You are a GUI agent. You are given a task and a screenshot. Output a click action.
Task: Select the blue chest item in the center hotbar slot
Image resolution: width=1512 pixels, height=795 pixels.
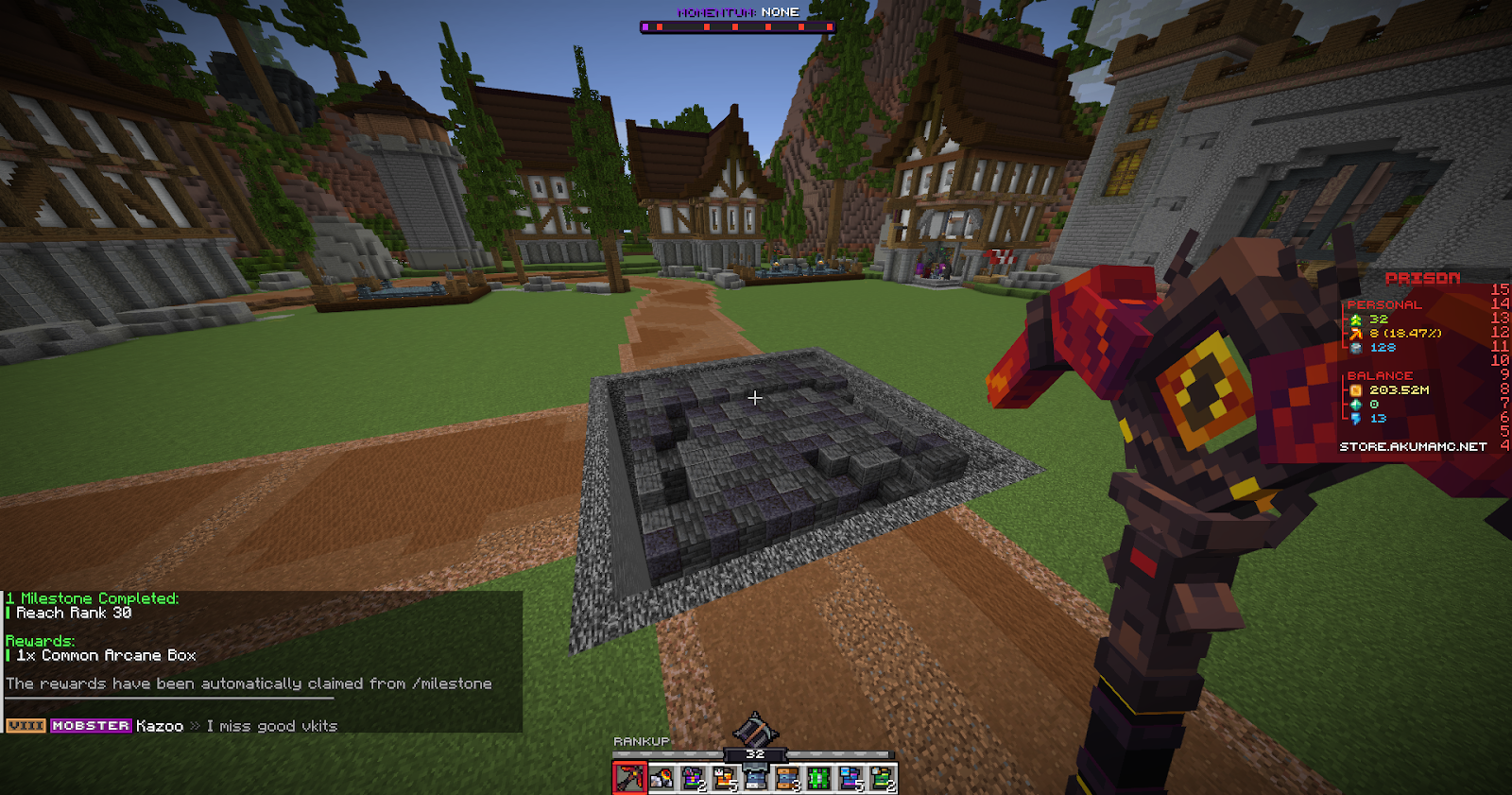pos(755,775)
